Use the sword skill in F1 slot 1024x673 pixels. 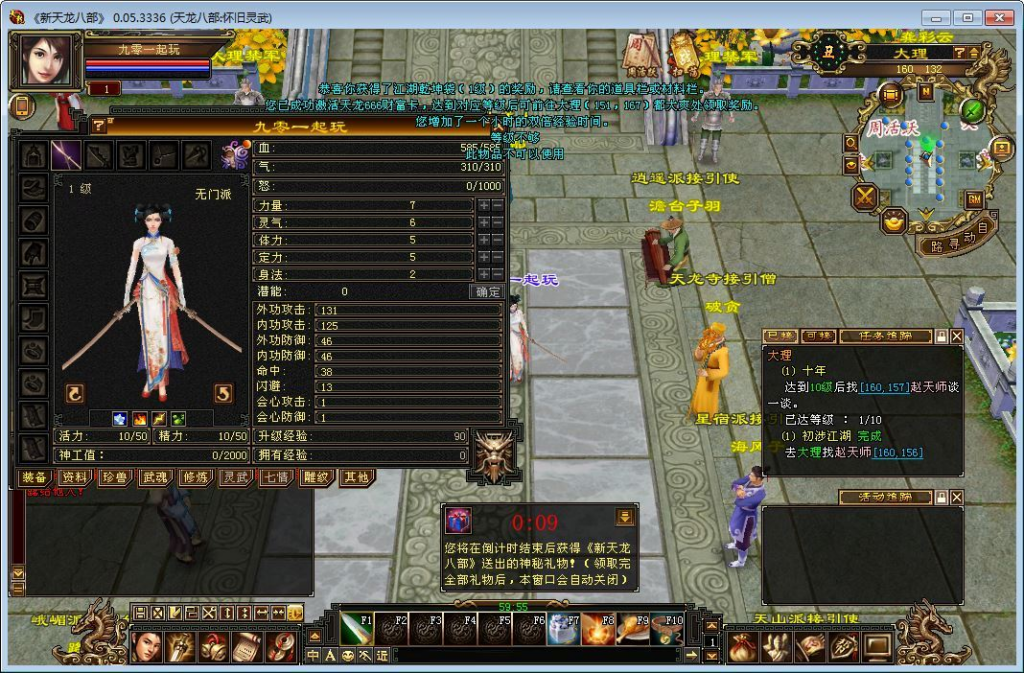[356, 629]
